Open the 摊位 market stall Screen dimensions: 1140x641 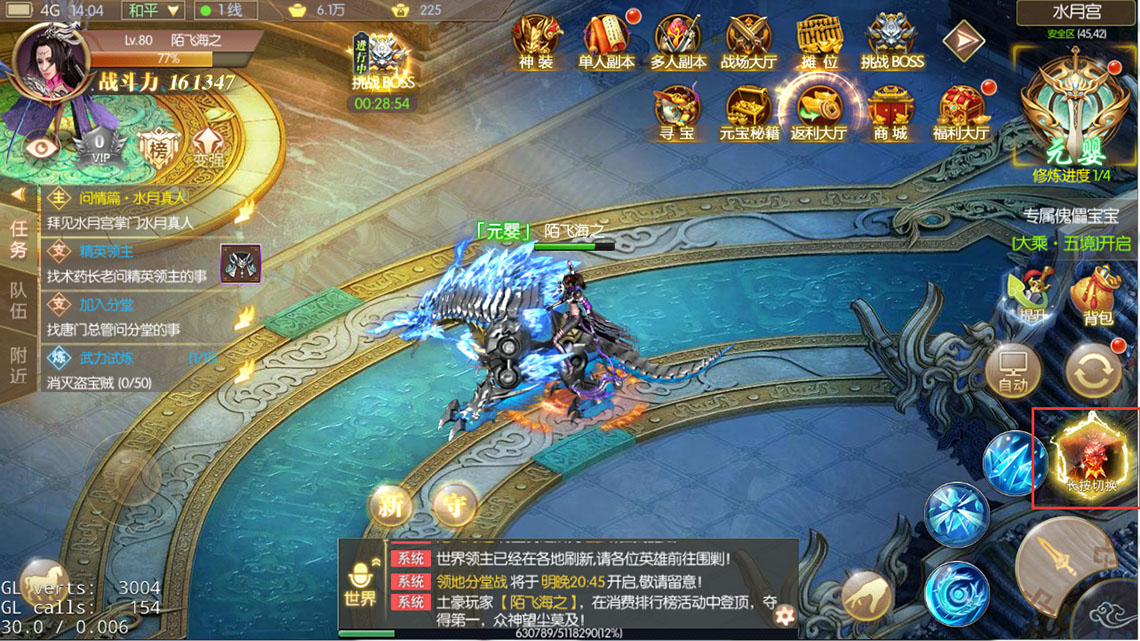(818, 40)
